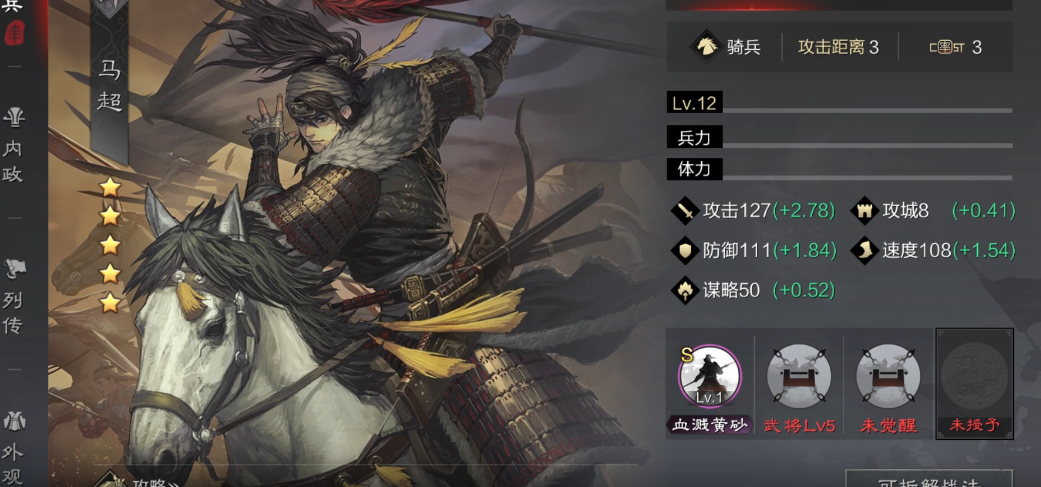Image resolution: width=1041 pixels, height=487 pixels.
Task: Click the locked skill slot labeled 未觉醒
Action: 888,378
